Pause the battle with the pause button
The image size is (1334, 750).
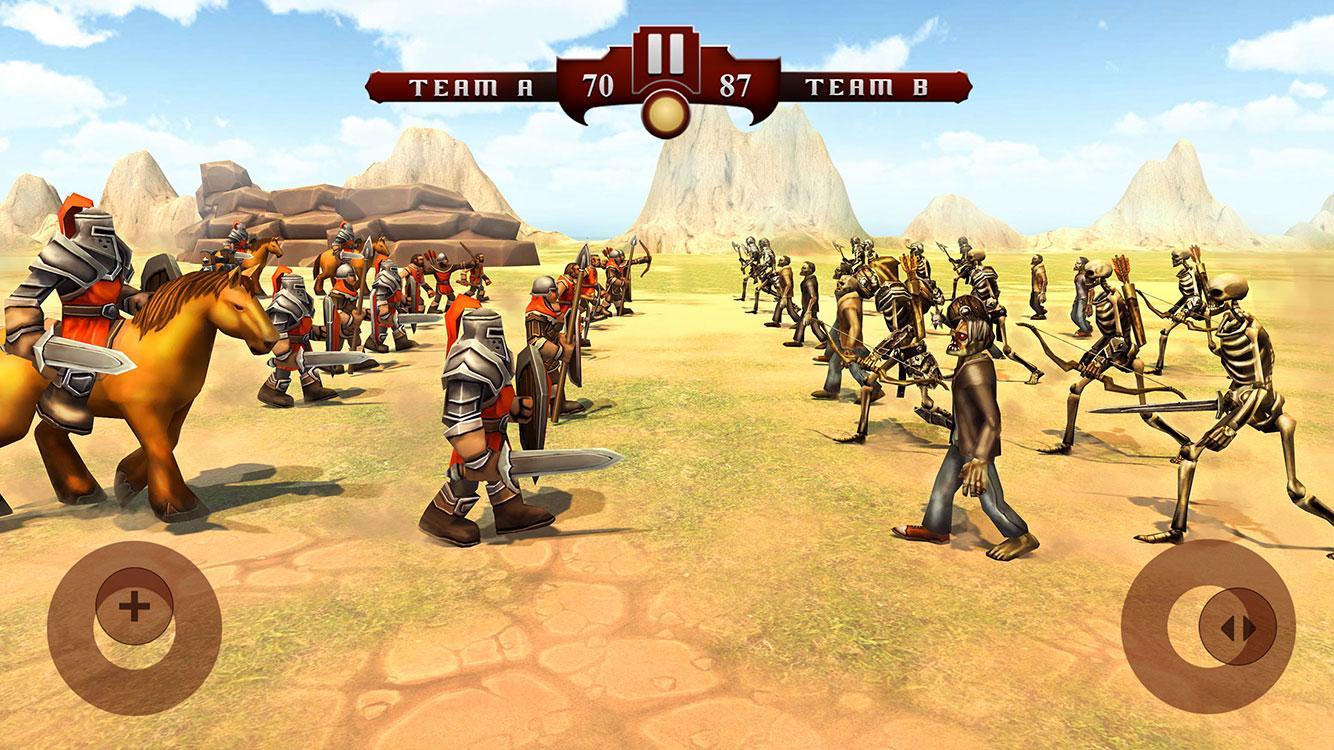[x=659, y=53]
